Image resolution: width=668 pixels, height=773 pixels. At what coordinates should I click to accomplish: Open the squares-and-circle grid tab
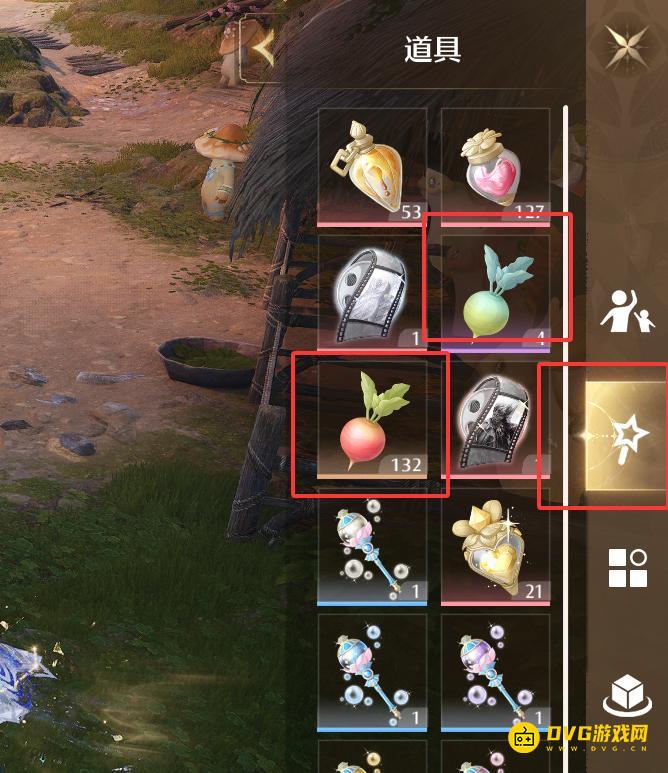pyautogui.click(x=627, y=566)
